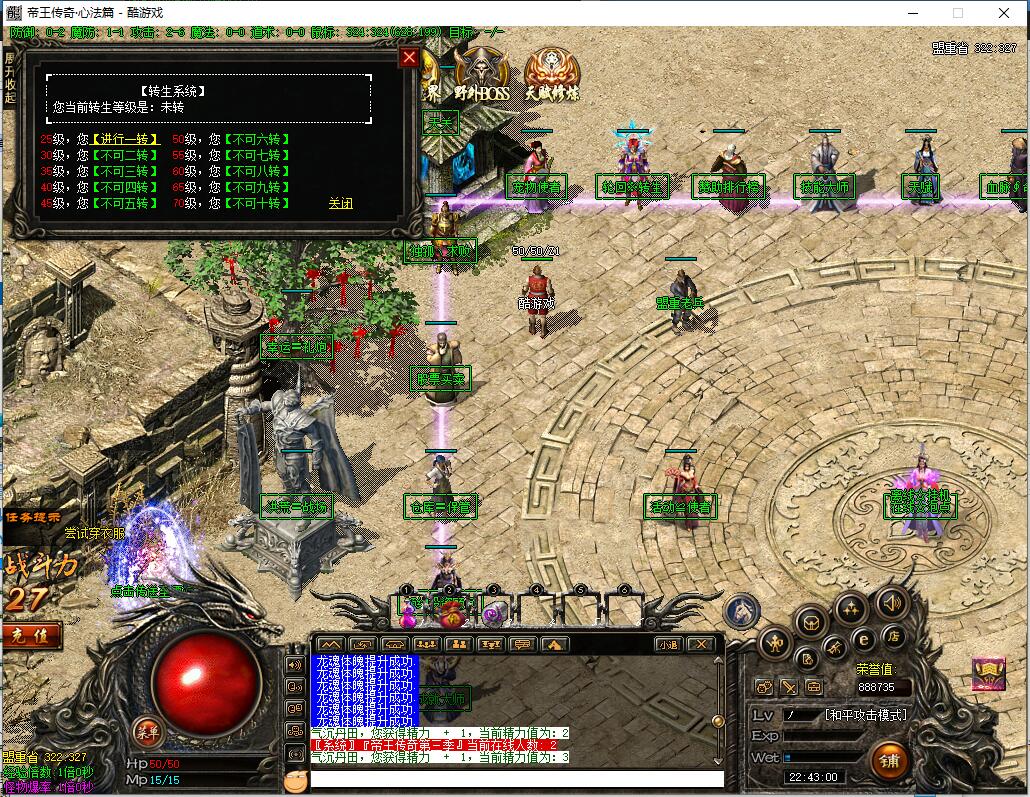Use the purple scroll stone in slot 3
Image resolution: width=1030 pixels, height=797 pixels.
click(x=493, y=611)
